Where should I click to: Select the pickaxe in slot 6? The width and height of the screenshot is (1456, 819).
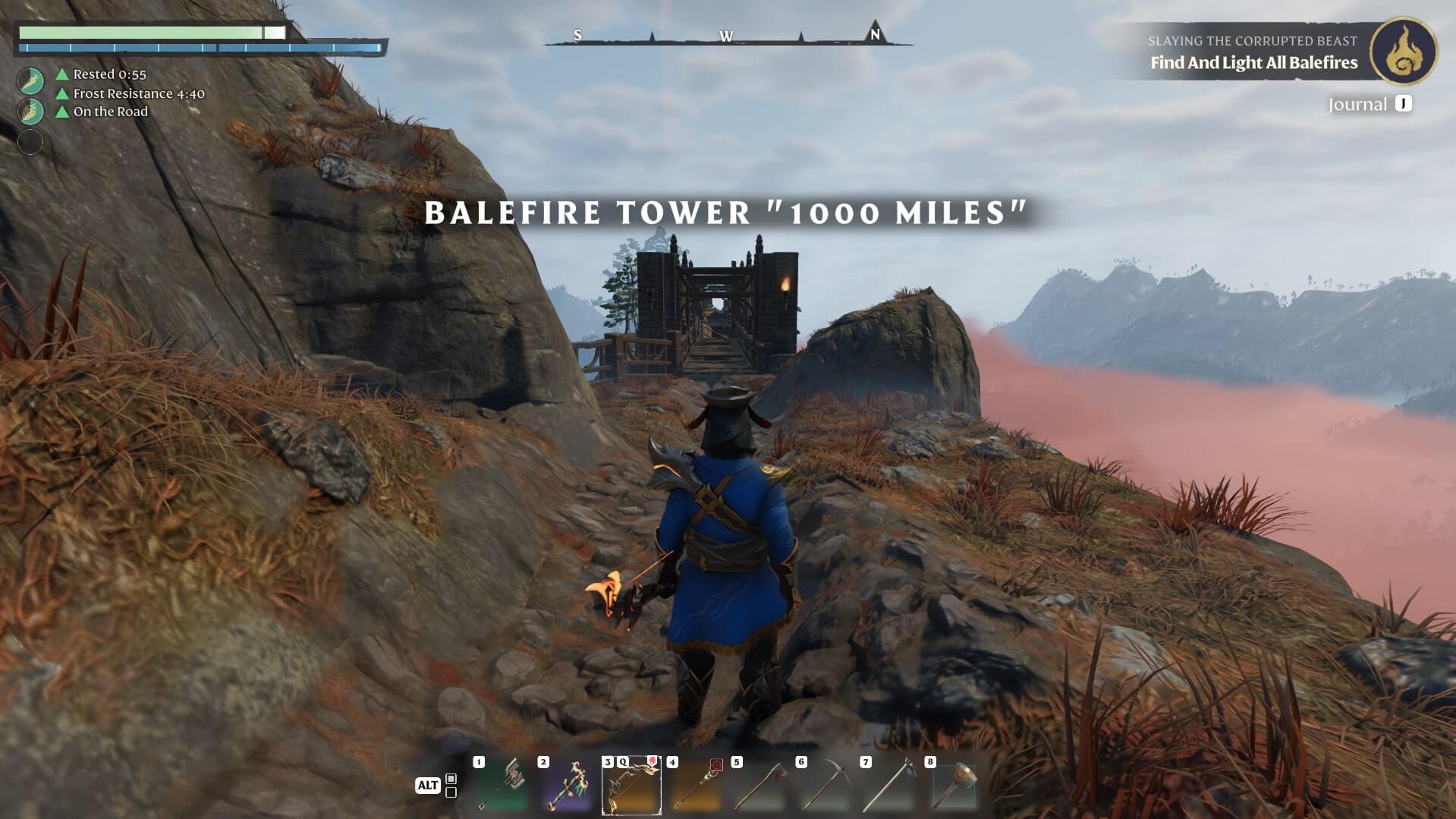tap(825, 786)
